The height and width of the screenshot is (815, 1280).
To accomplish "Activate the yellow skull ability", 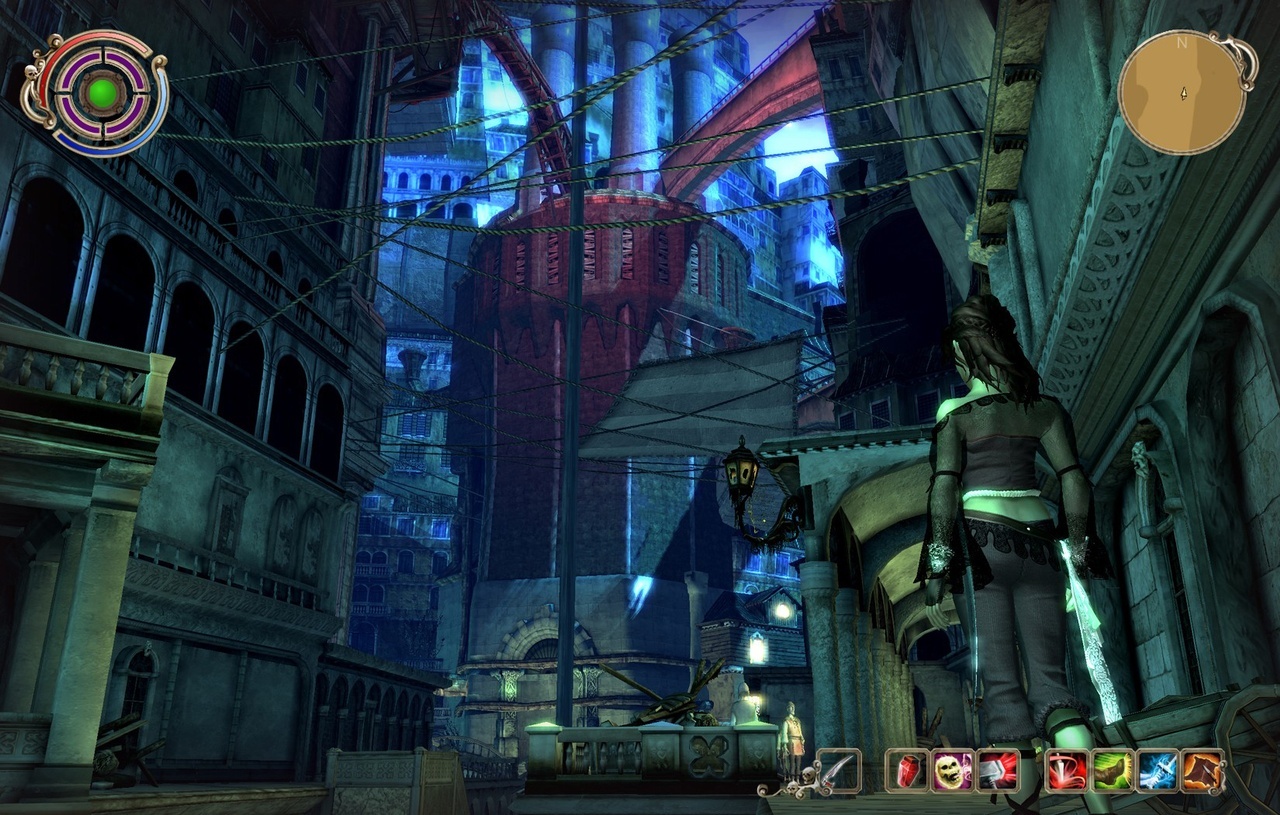I will pyautogui.click(x=952, y=770).
